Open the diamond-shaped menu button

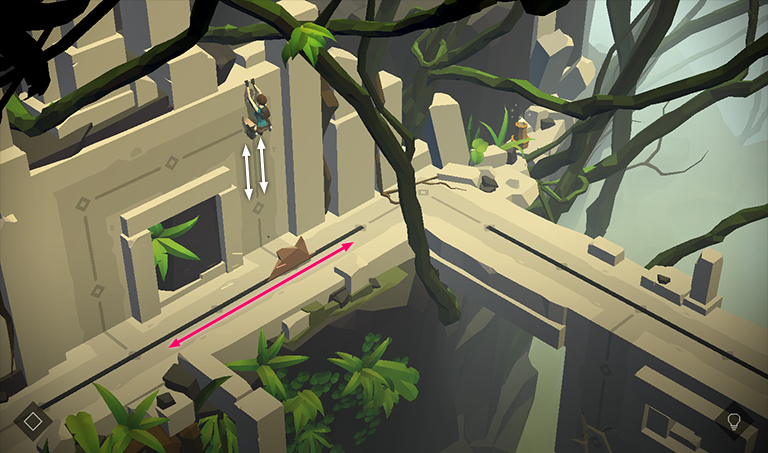(32, 421)
